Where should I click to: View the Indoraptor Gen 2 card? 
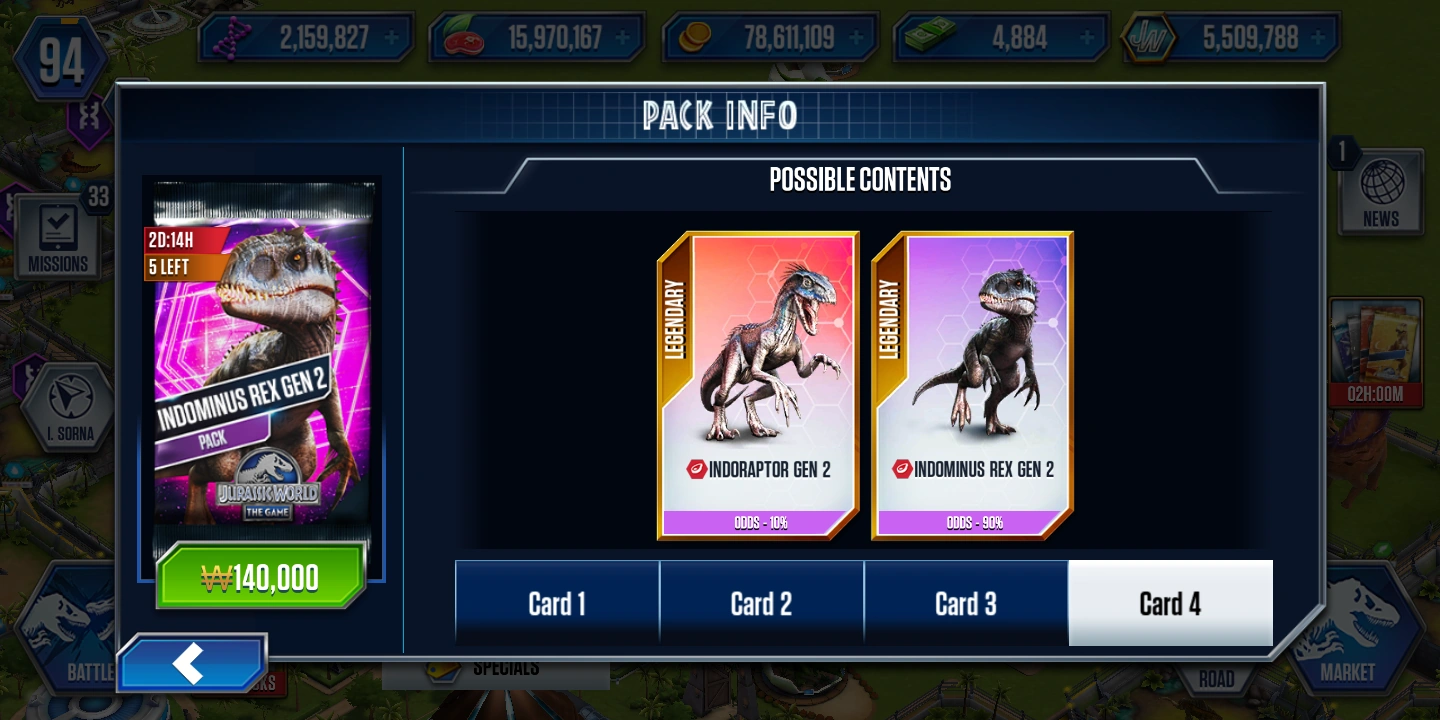(x=758, y=385)
